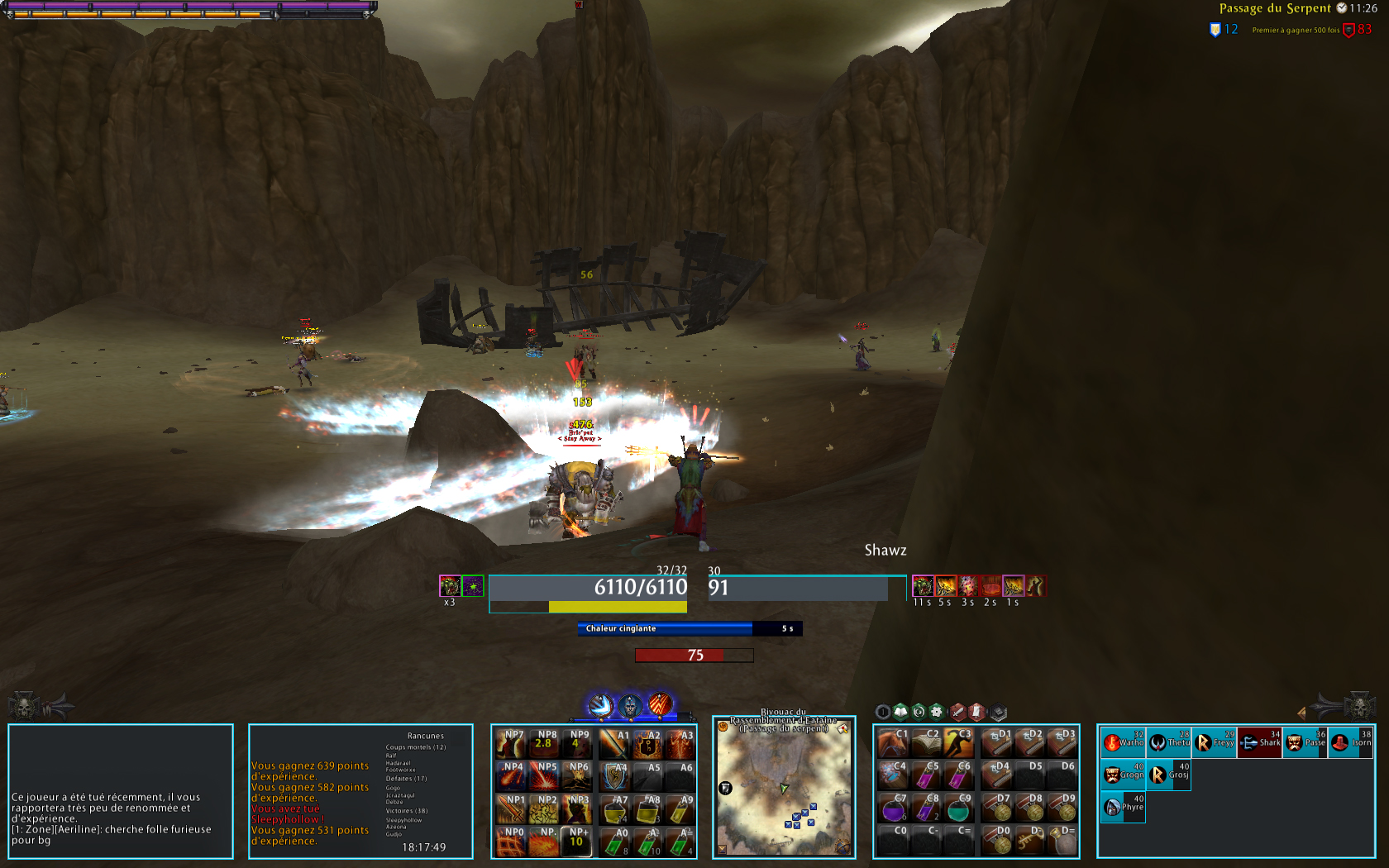
Task: Activate the meteor ability in slot NP4
Action: pos(511,776)
